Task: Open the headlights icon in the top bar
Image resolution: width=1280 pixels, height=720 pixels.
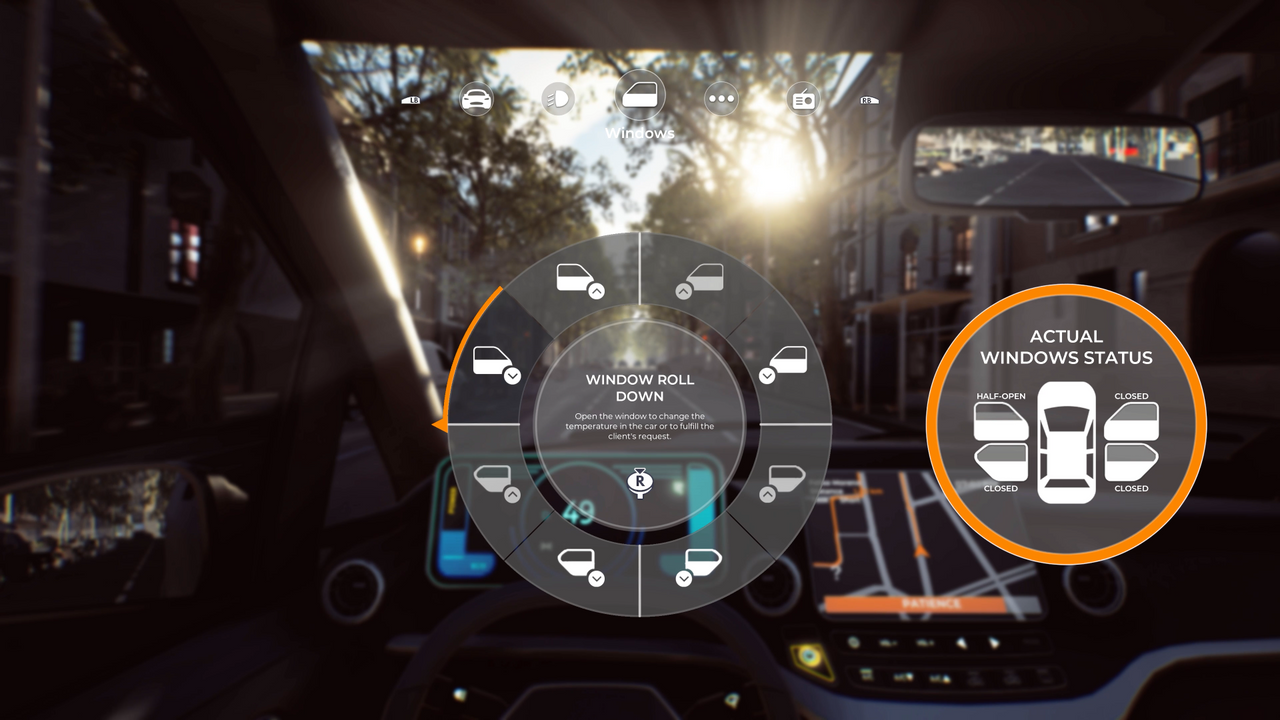Action: coord(558,98)
